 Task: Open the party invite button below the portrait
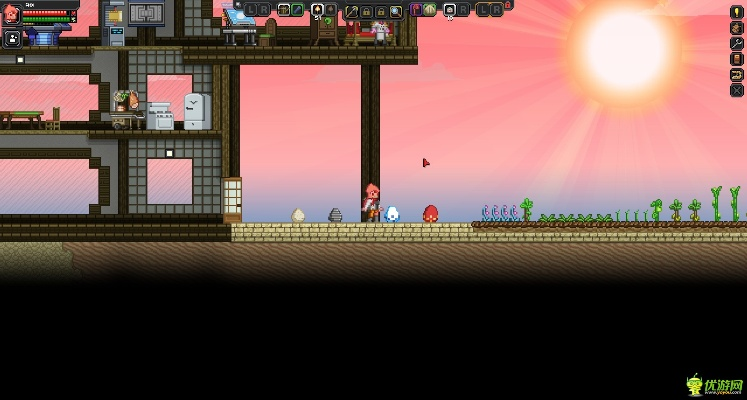13,39
